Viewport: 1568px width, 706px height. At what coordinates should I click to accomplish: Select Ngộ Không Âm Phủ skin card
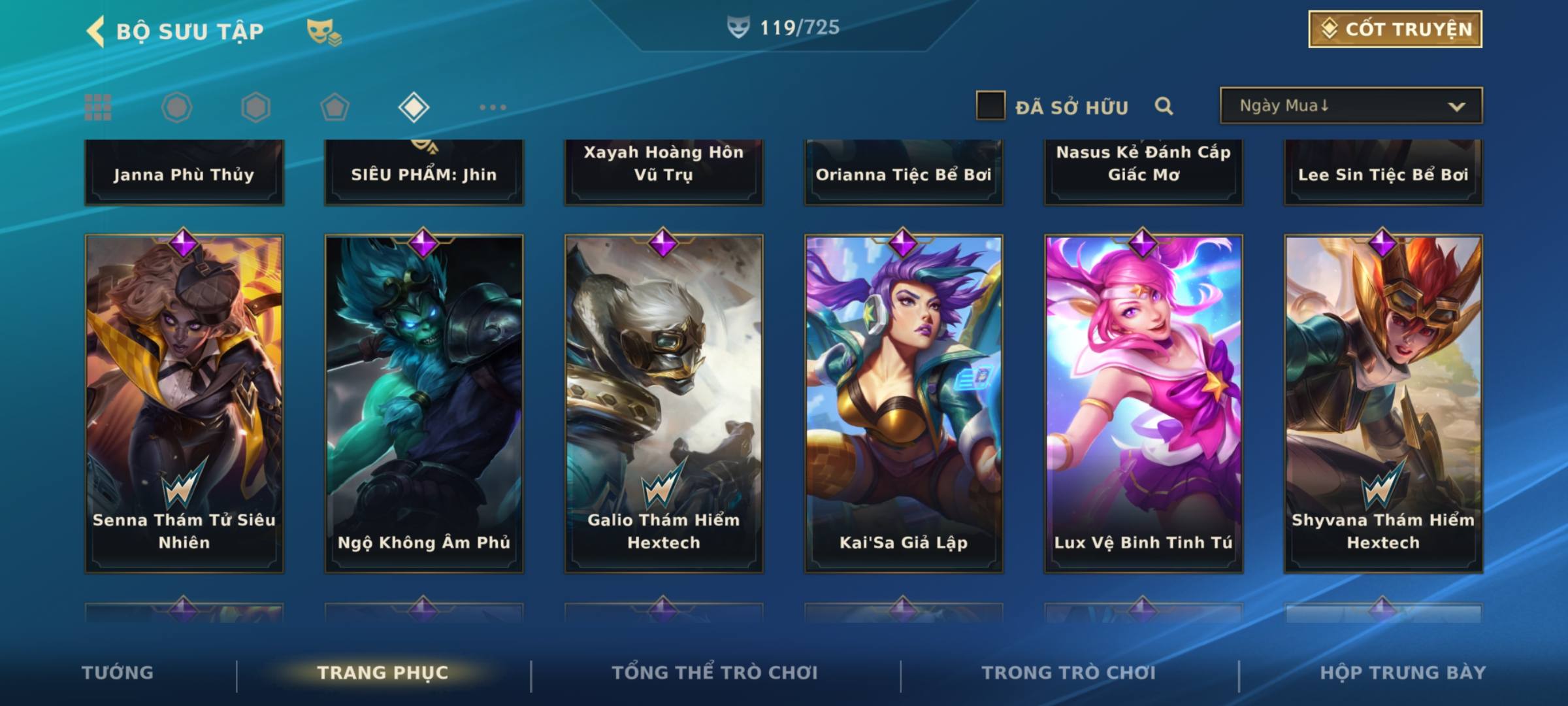[424, 403]
